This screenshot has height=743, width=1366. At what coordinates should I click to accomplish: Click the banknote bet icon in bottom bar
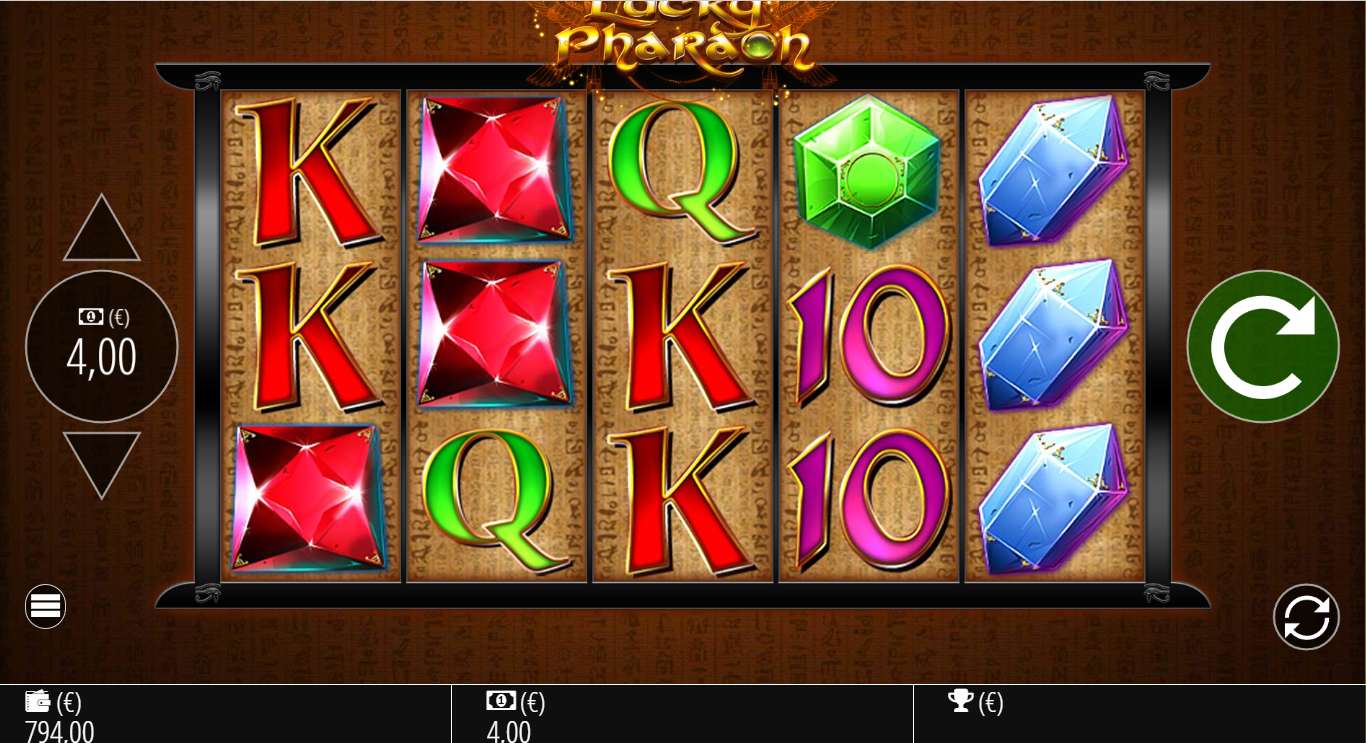501,701
